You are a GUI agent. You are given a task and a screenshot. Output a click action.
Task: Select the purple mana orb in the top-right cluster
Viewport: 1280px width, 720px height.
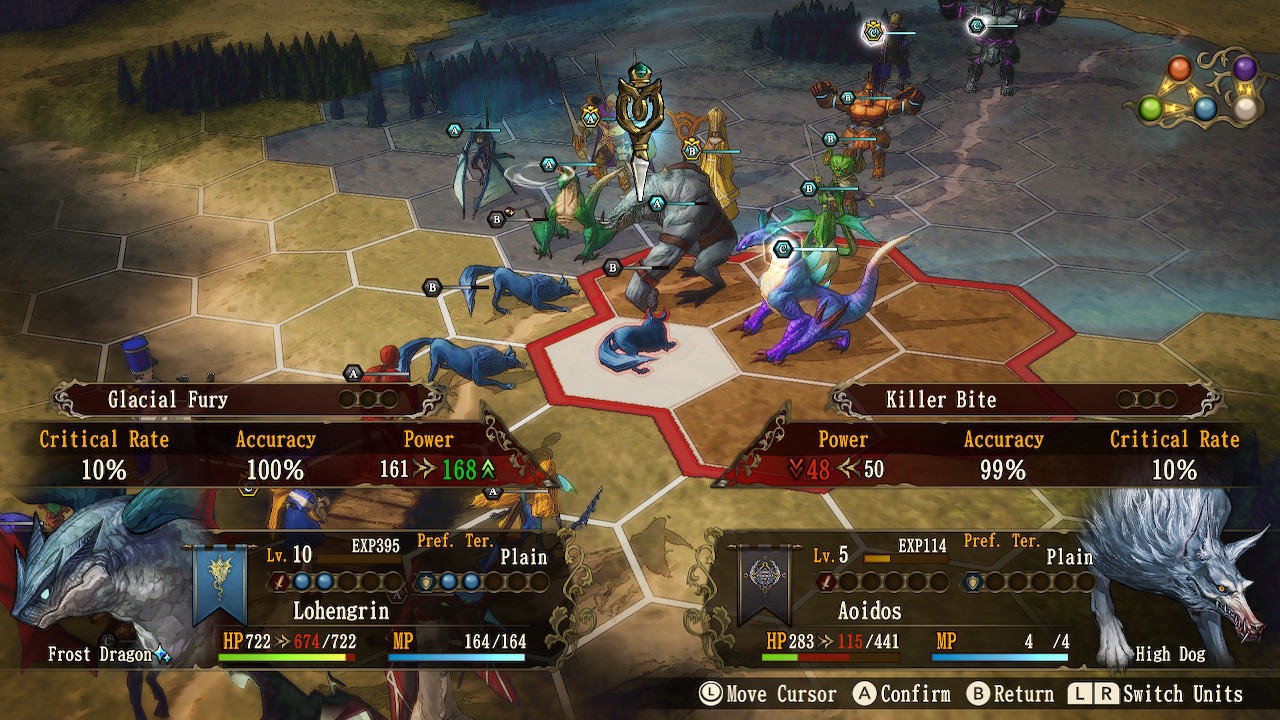(x=1245, y=69)
